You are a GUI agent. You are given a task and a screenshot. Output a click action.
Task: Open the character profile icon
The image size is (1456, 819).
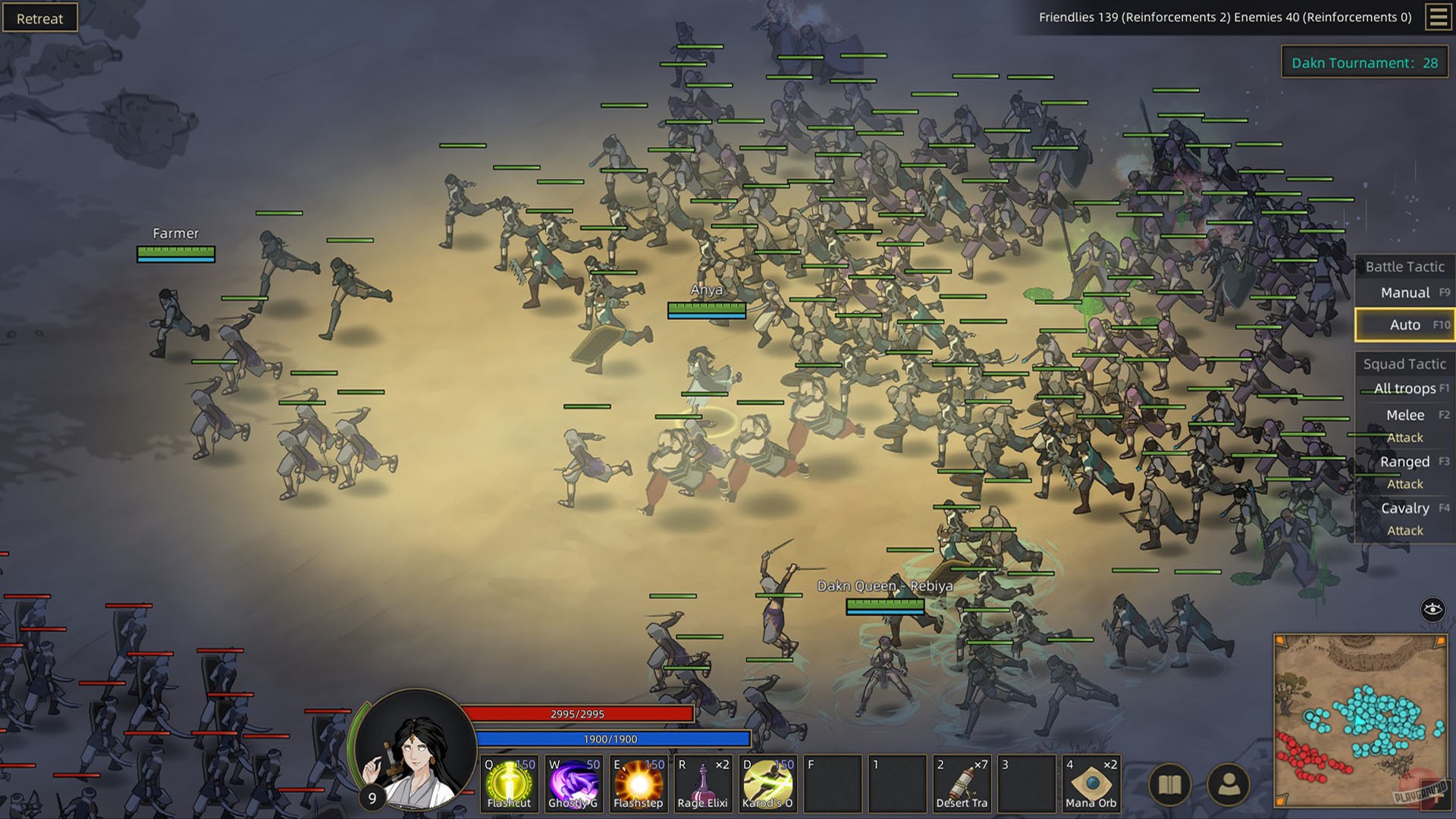[1227, 783]
